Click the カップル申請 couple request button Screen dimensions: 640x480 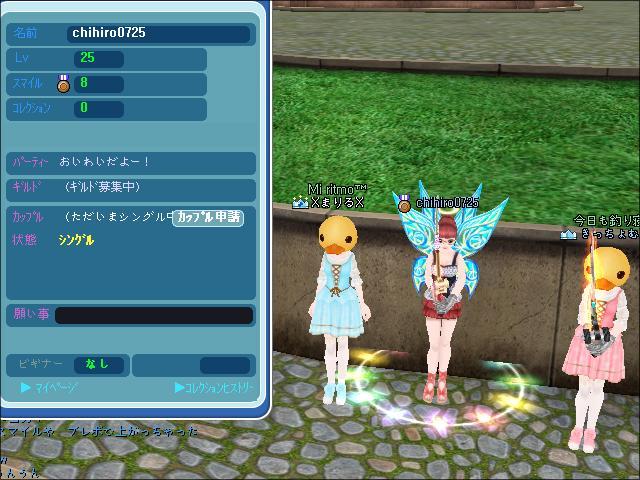tap(208, 217)
